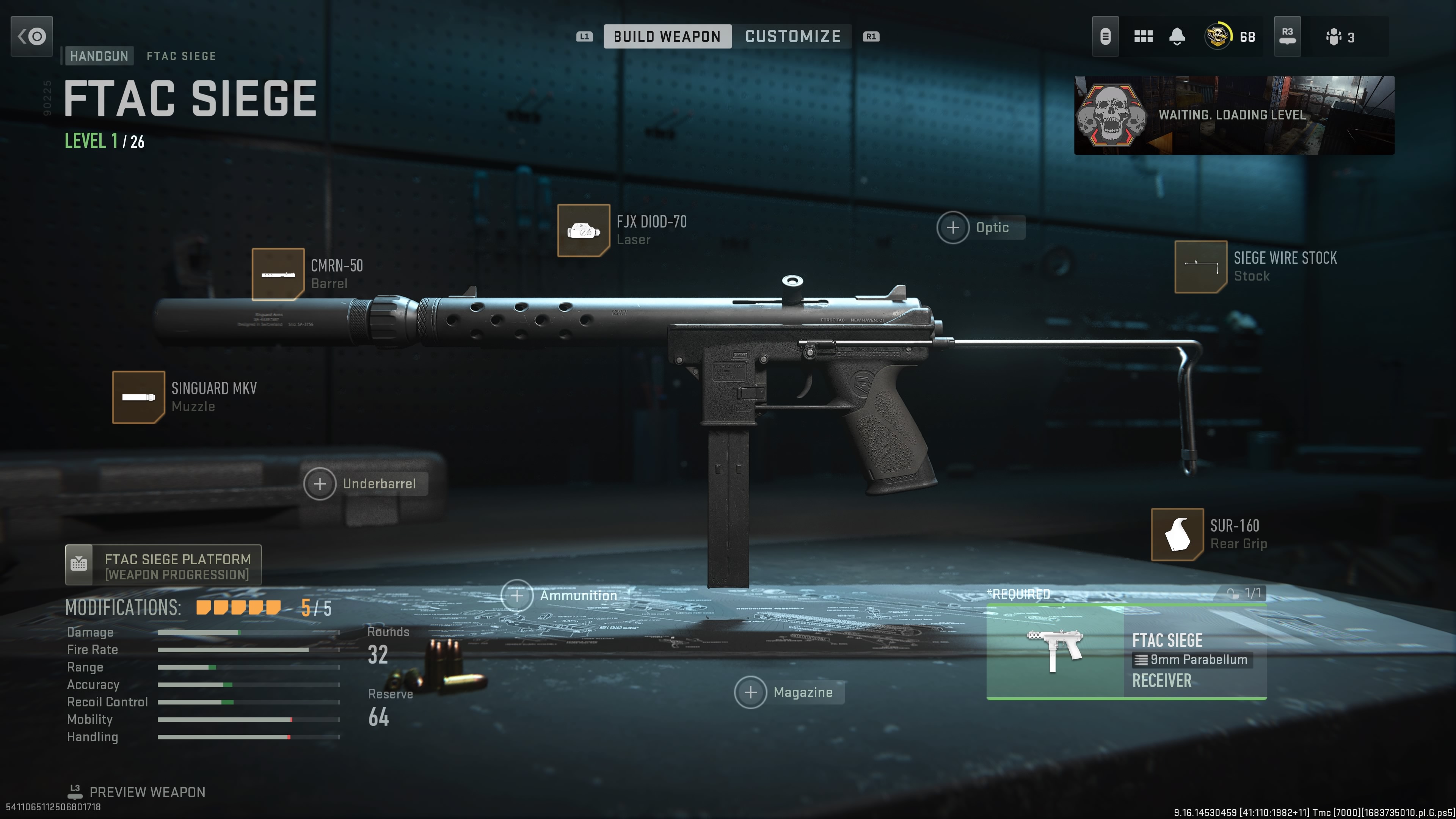The height and width of the screenshot is (819, 1456).
Task: Choose the Siege Wire Stock slot
Action: tap(1200, 267)
